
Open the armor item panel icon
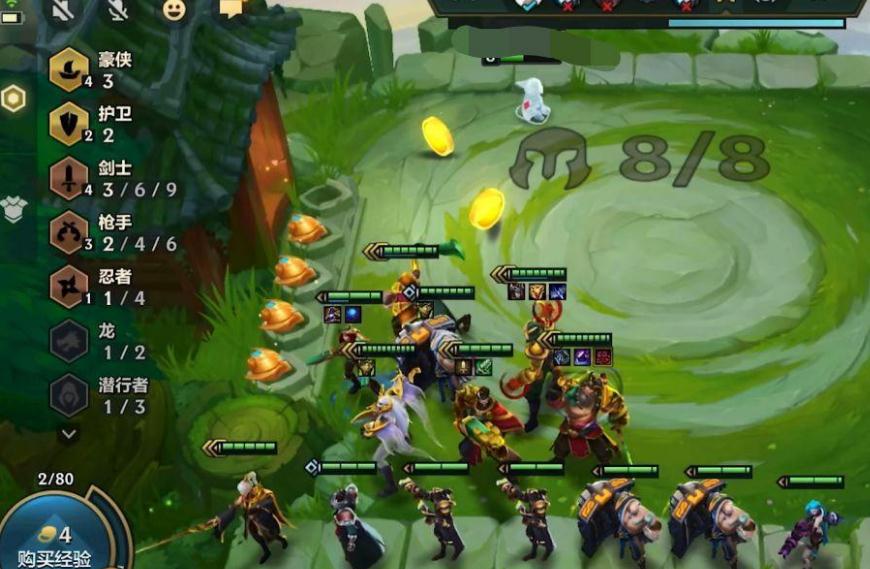pos(13,209)
